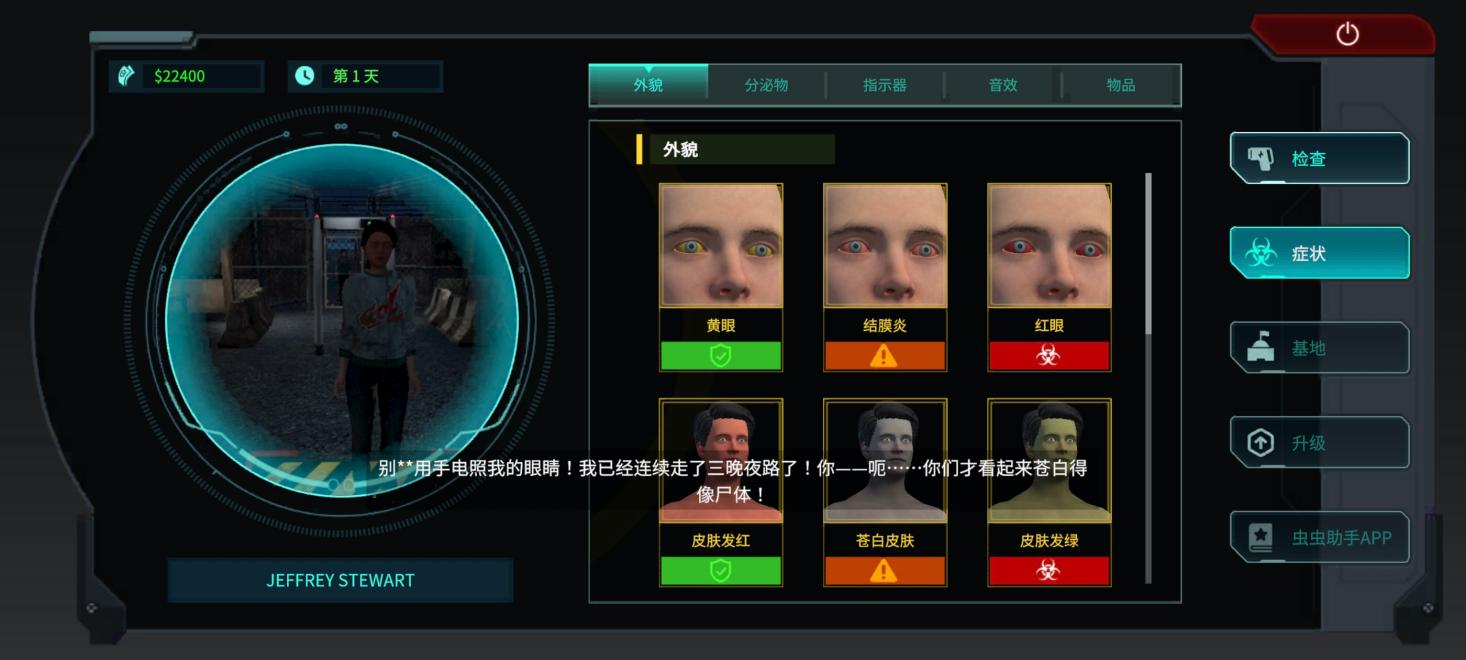Pick the 皮肤发绿 symptom card
1466x660 pixels.
(x=1049, y=492)
